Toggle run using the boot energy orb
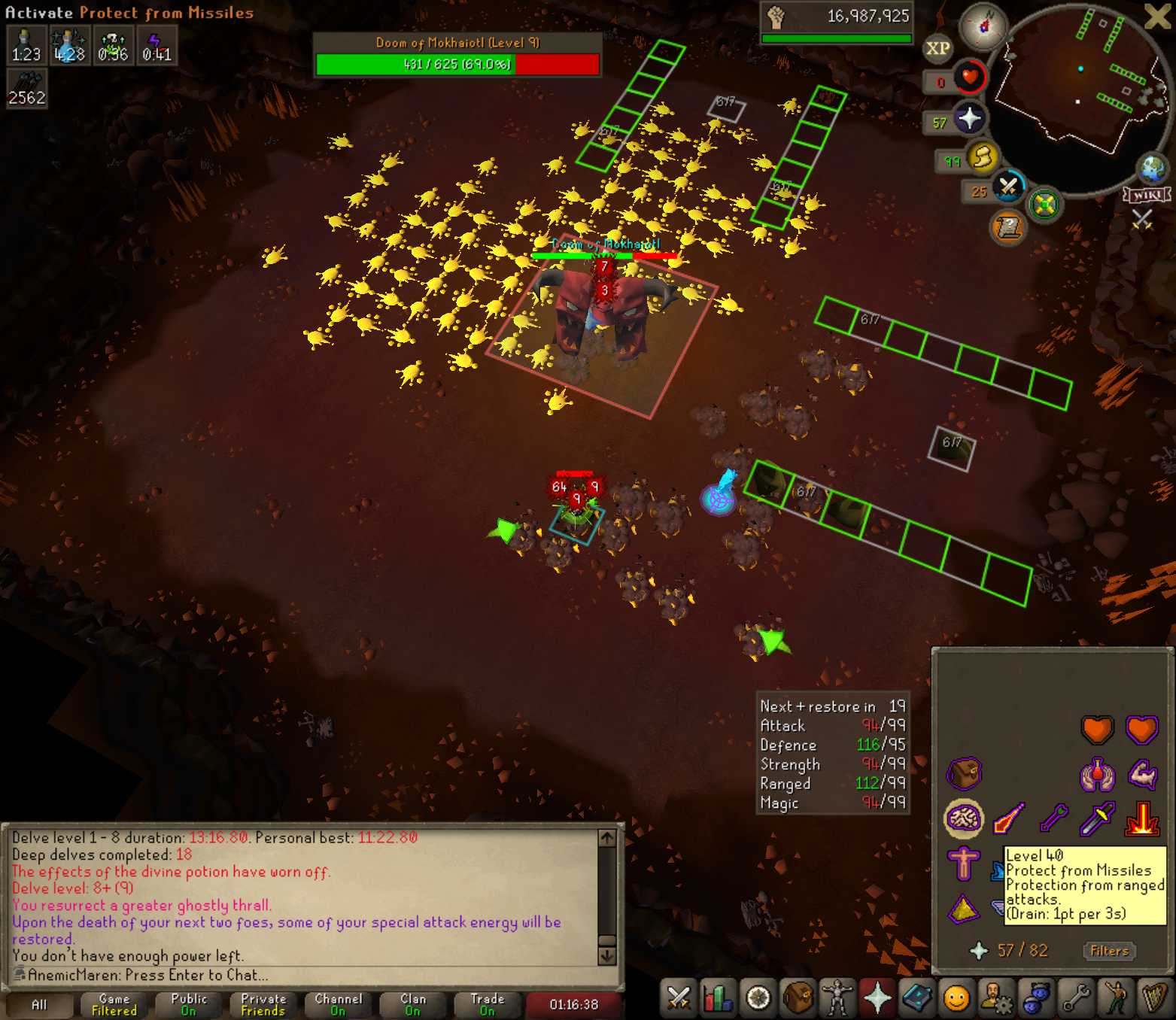 tap(982, 158)
